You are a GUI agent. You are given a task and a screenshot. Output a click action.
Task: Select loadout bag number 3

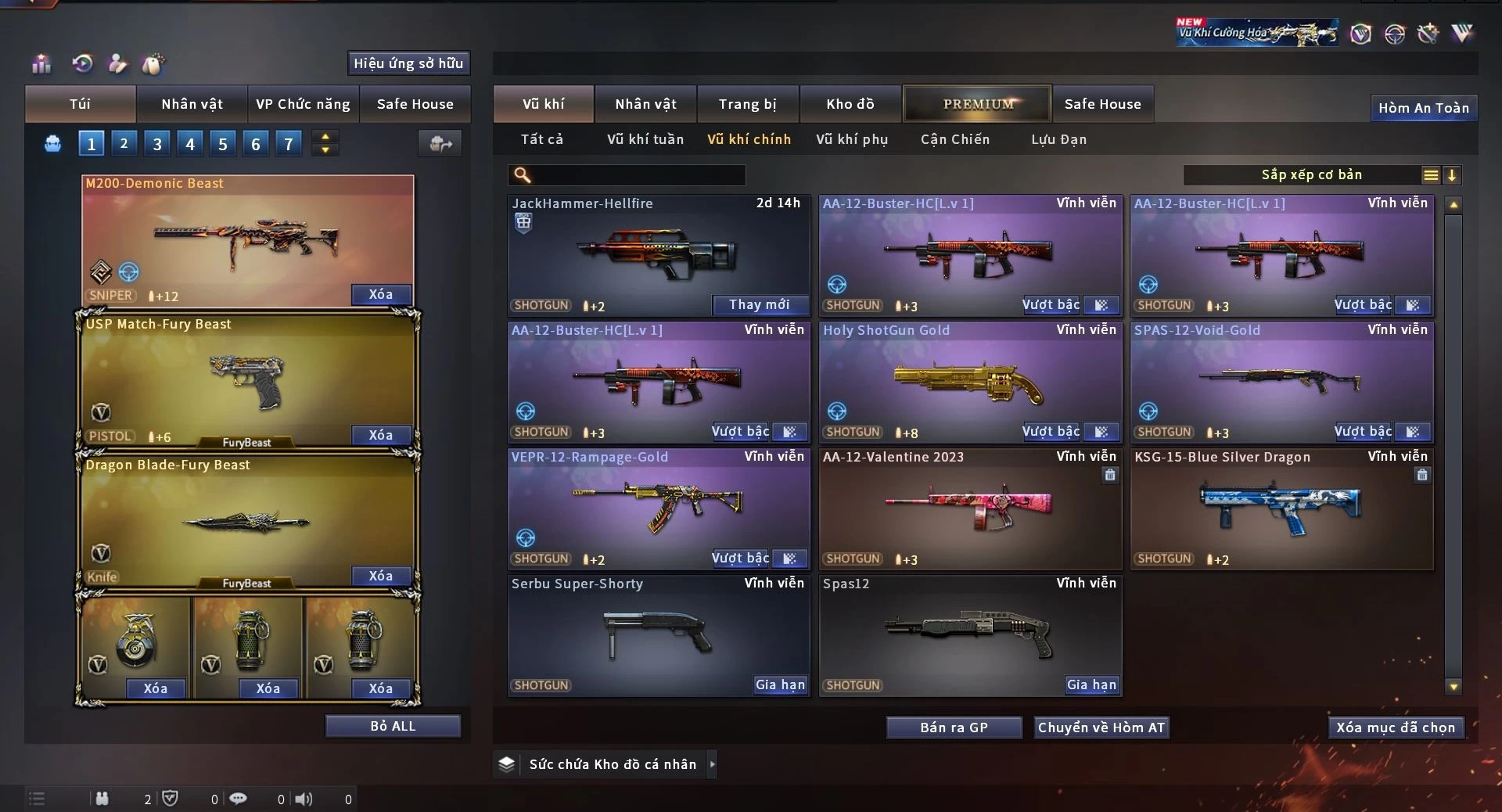(157, 144)
